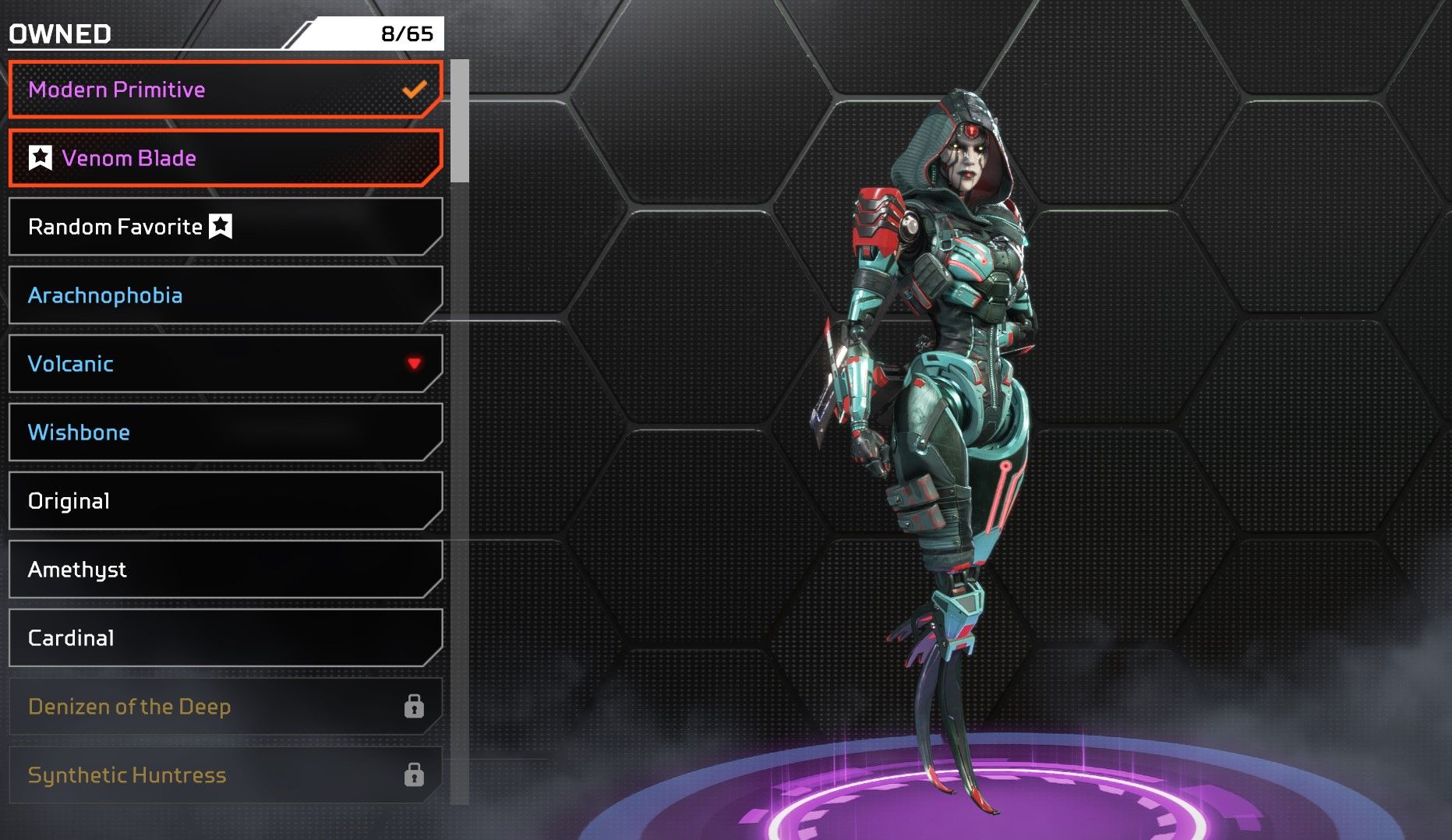This screenshot has width=1452, height=840.
Task: Select the Arachnophobia skin
Action: click(x=224, y=295)
